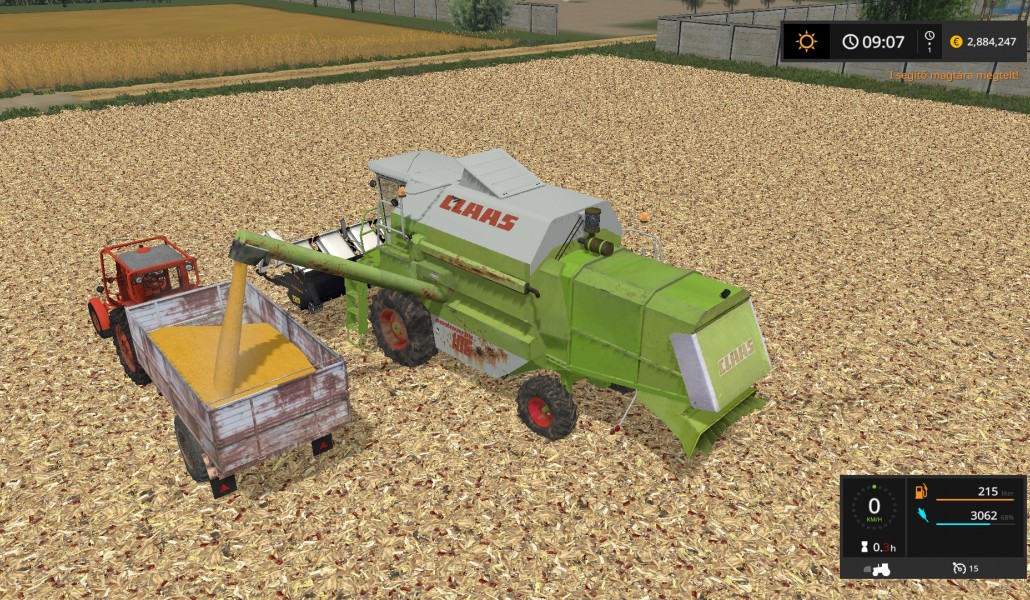Toggle the cruise control speed icon

point(960,568)
